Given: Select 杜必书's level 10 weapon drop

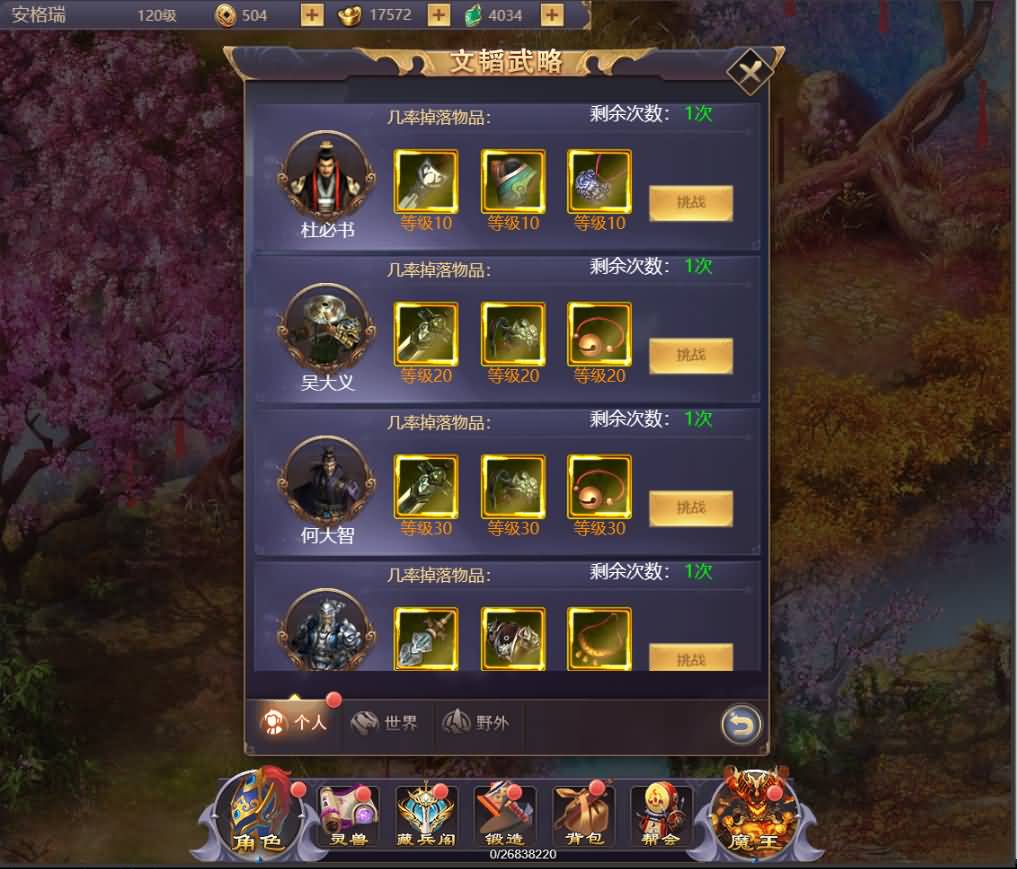Looking at the screenshot, I should [x=426, y=182].
